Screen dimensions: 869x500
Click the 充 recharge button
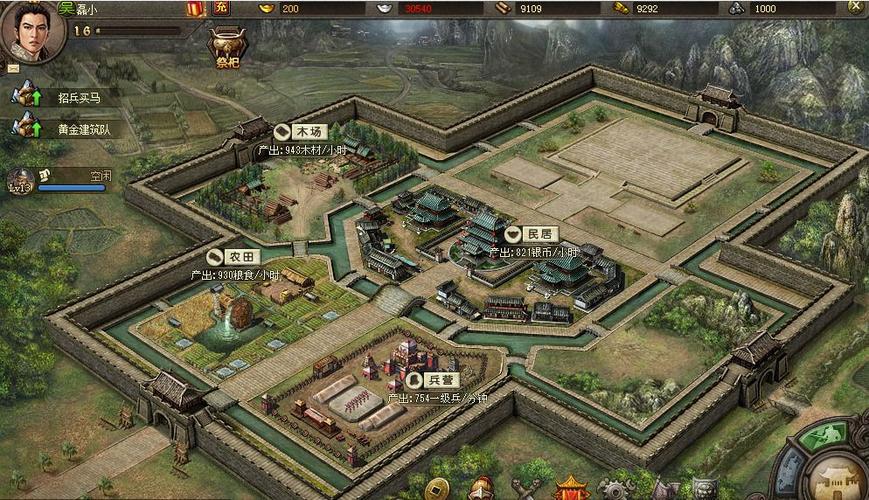point(221,8)
